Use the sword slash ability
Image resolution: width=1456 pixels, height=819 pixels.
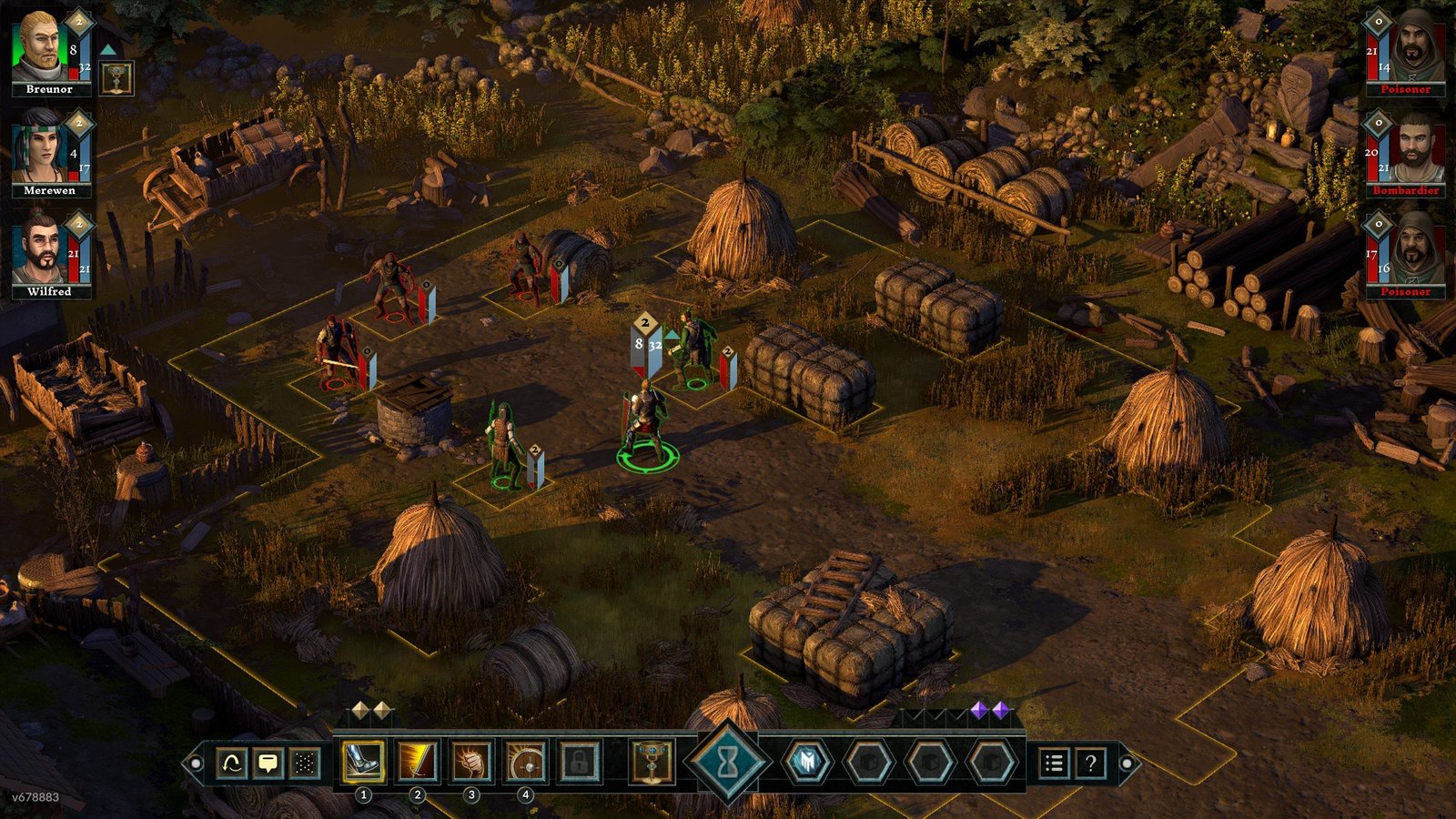pos(417,763)
